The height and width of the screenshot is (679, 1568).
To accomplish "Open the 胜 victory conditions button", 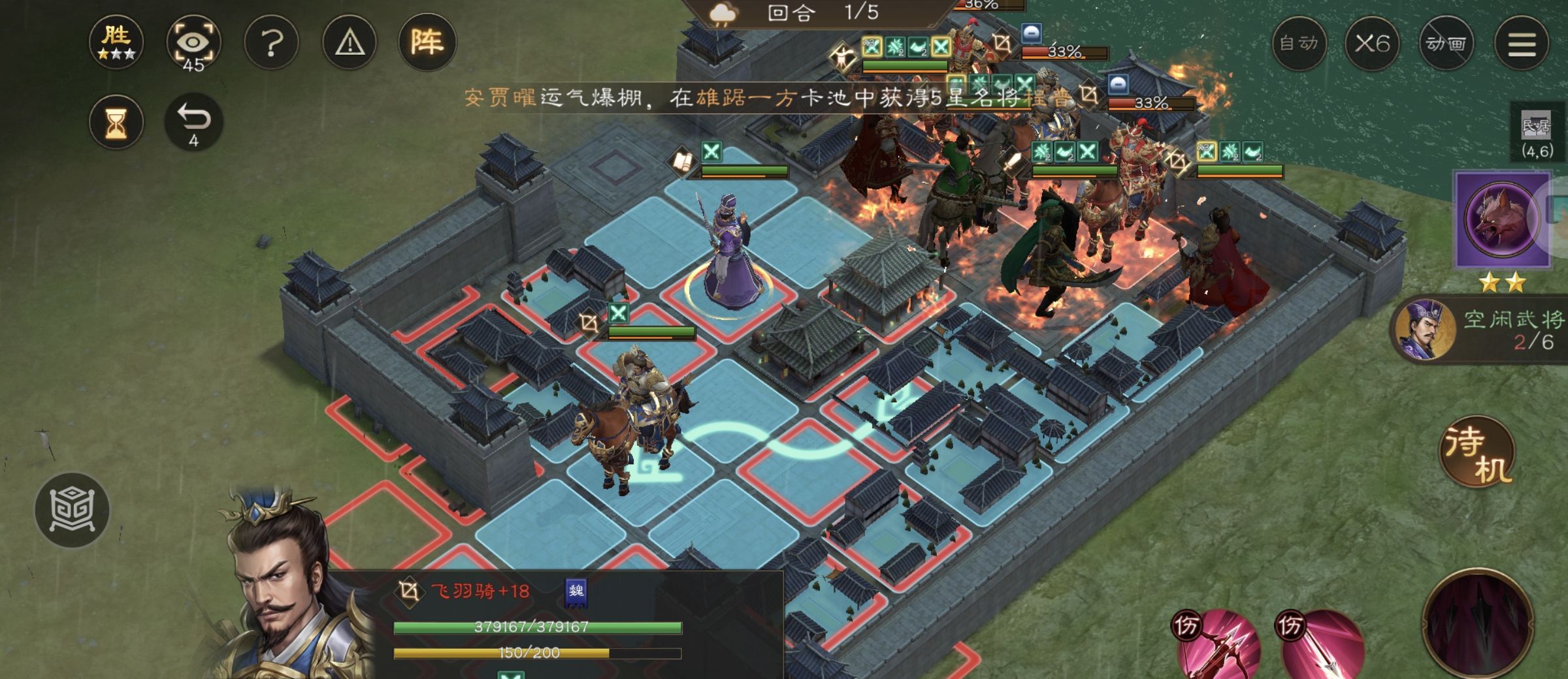I will (x=116, y=42).
